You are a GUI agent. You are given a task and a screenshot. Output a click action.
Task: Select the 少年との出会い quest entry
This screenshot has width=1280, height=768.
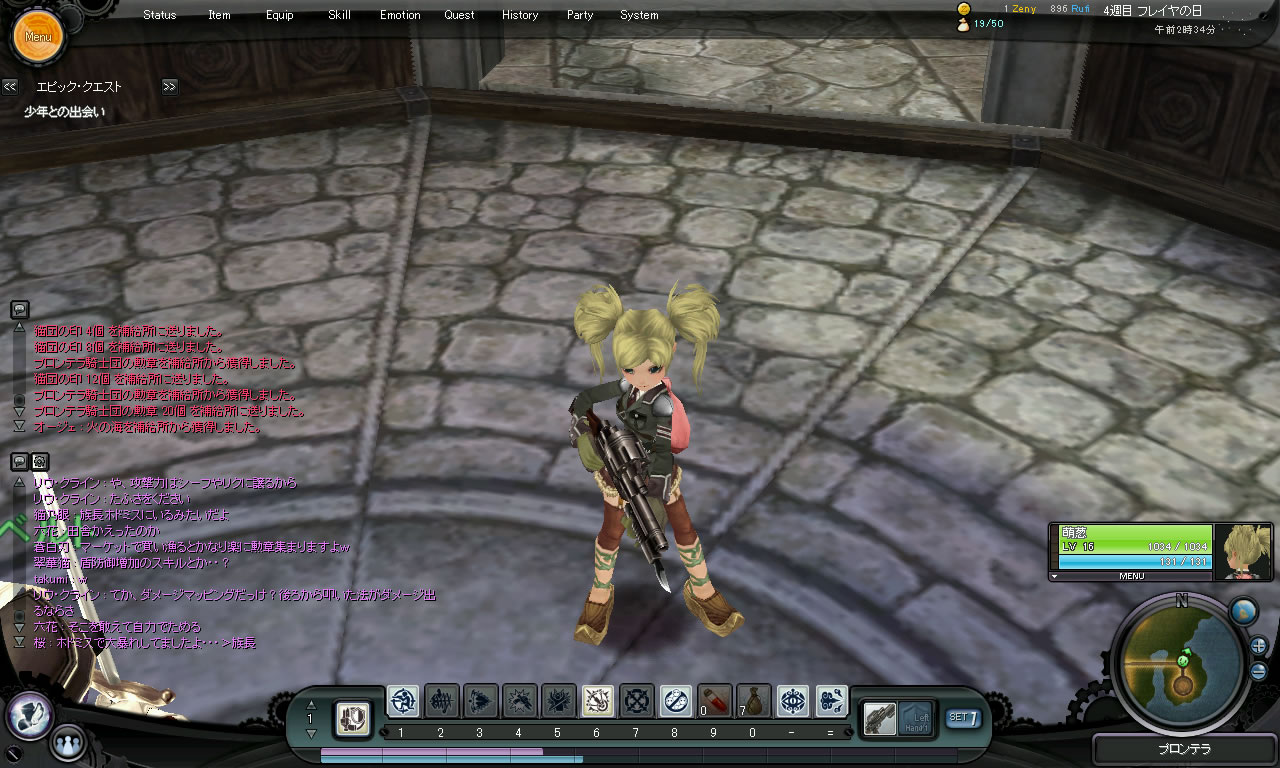click(64, 112)
